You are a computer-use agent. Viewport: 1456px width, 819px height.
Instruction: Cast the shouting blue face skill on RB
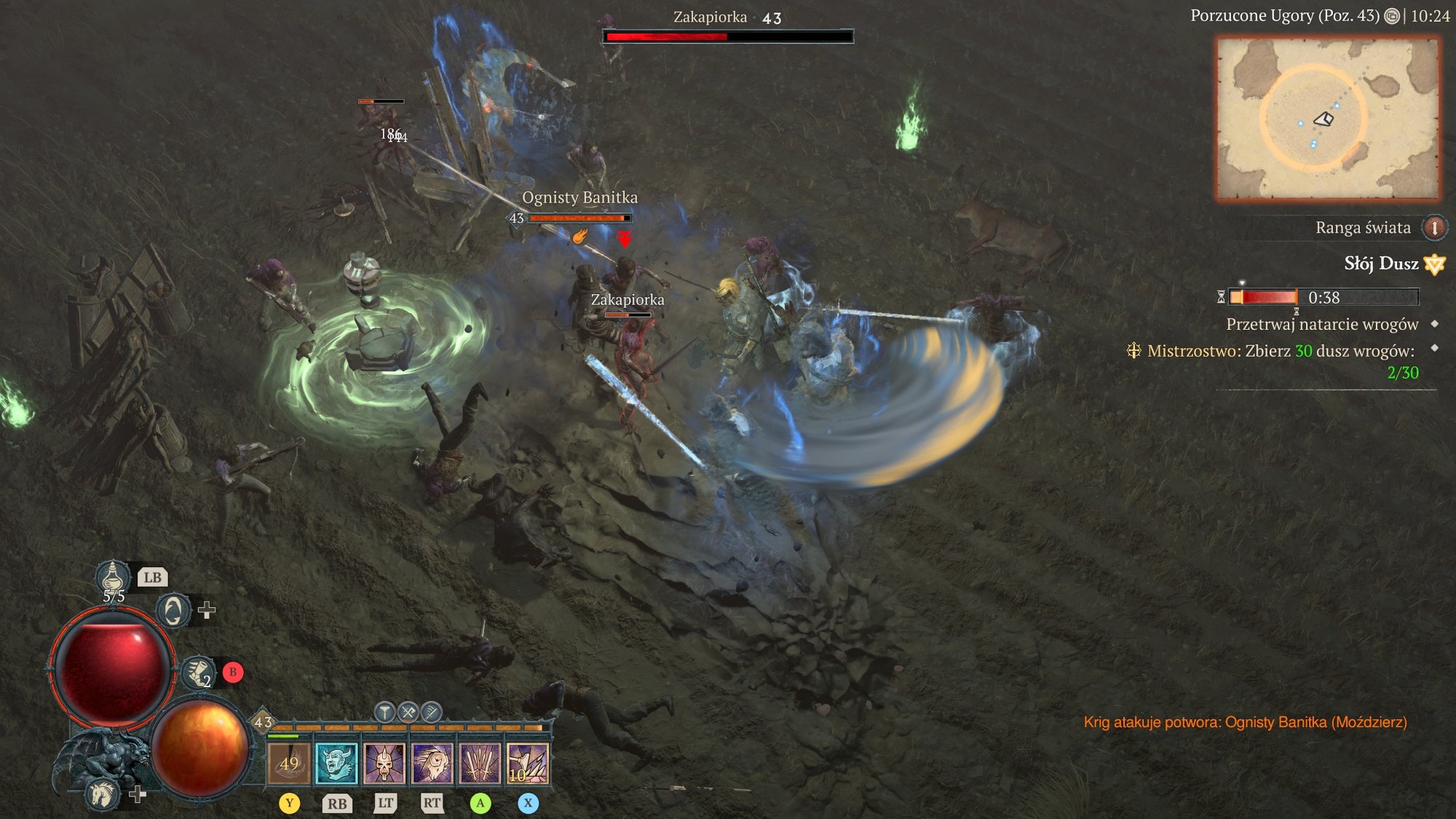337,764
